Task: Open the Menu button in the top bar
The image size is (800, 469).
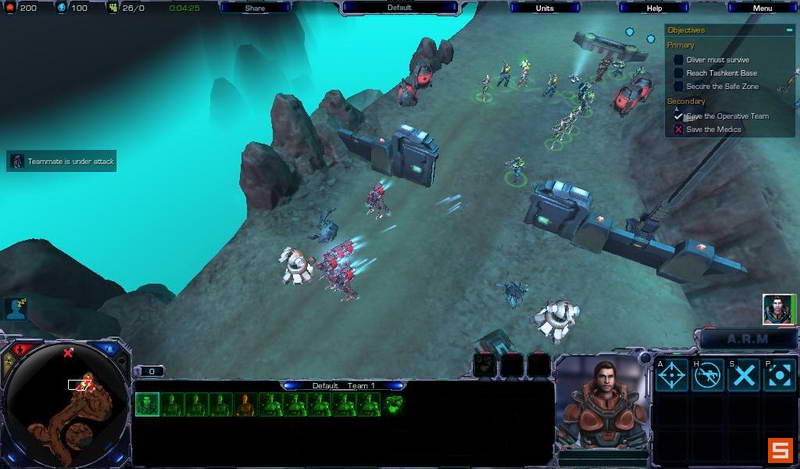Action: [x=762, y=8]
